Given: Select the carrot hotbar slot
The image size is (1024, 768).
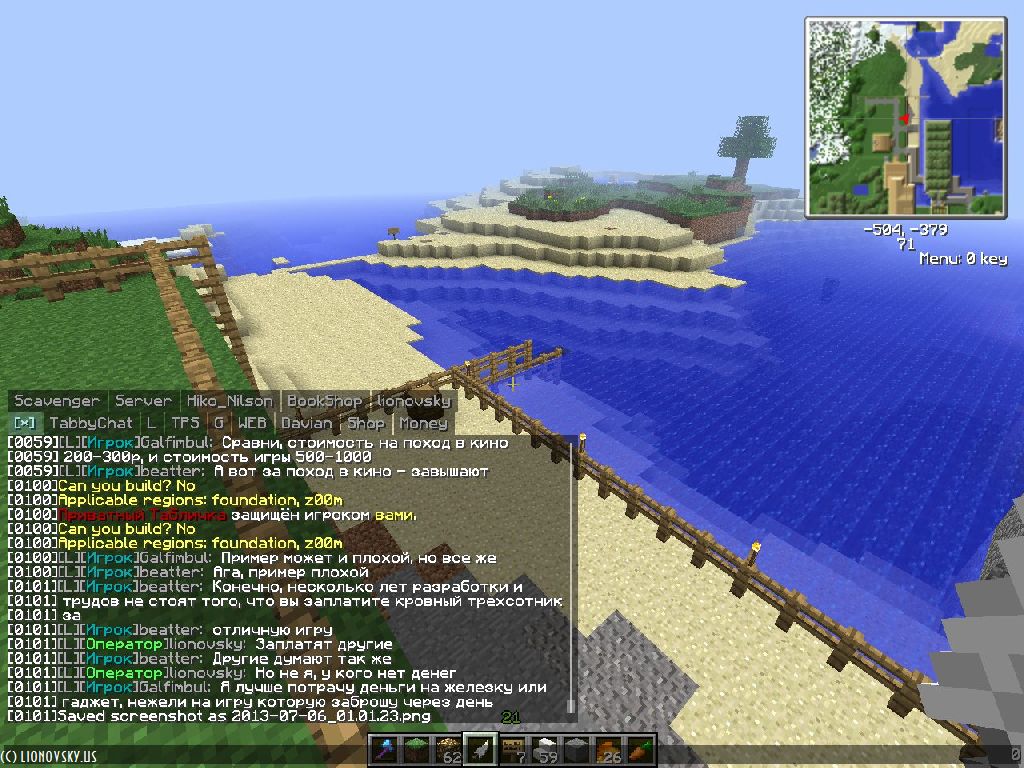Looking at the screenshot, I should point(642,749).
